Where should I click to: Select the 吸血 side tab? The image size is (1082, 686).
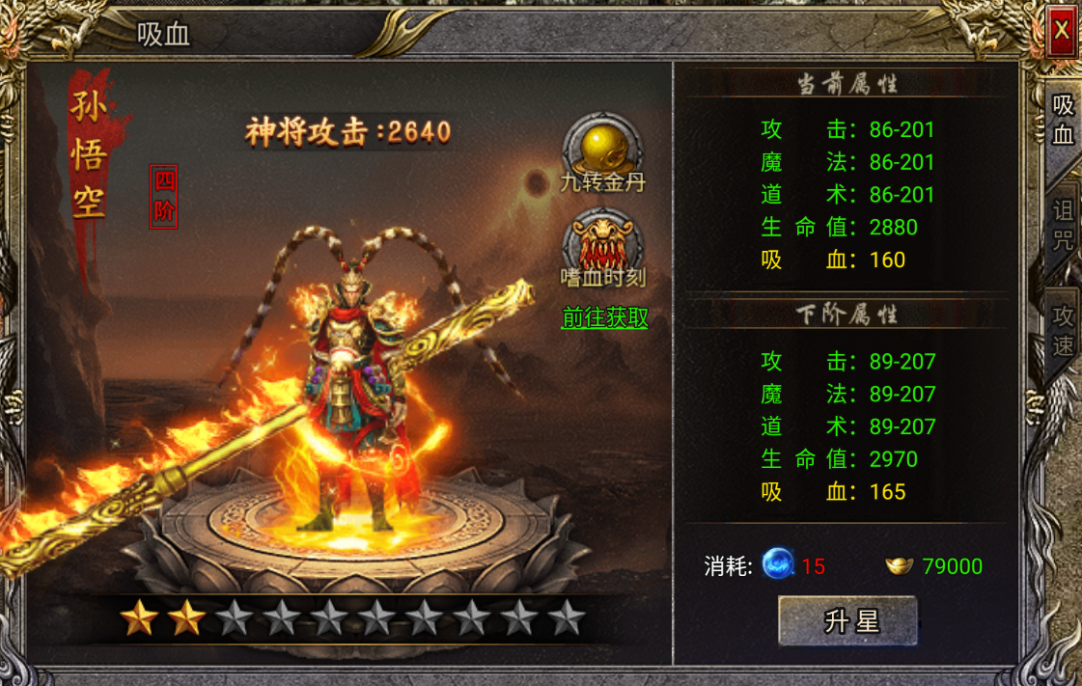tap(1062, 120)
